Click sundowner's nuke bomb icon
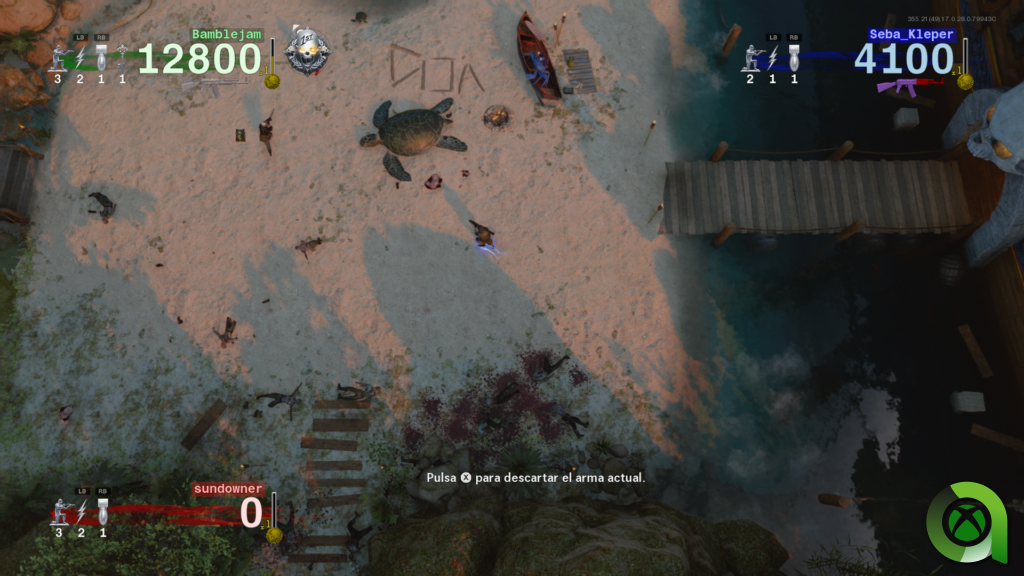1024x576 pixels. tap(102, 512)
